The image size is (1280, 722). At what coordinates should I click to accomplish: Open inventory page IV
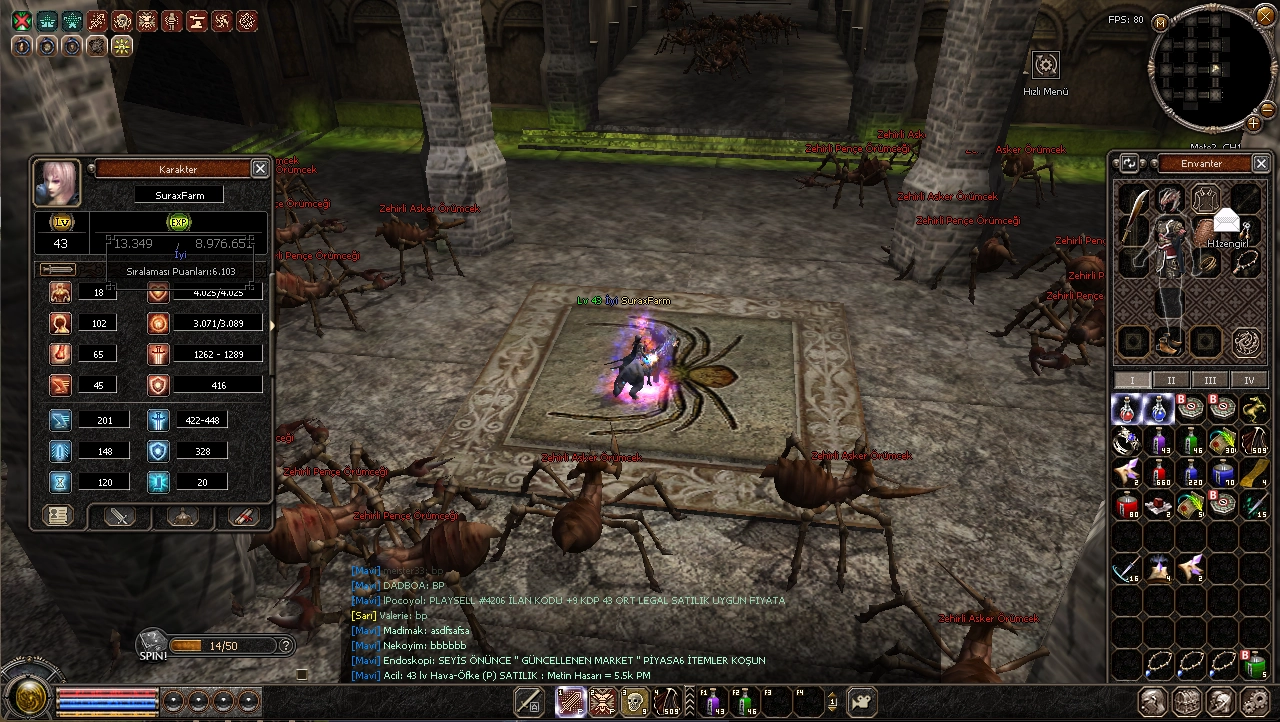coord(1249,380)
